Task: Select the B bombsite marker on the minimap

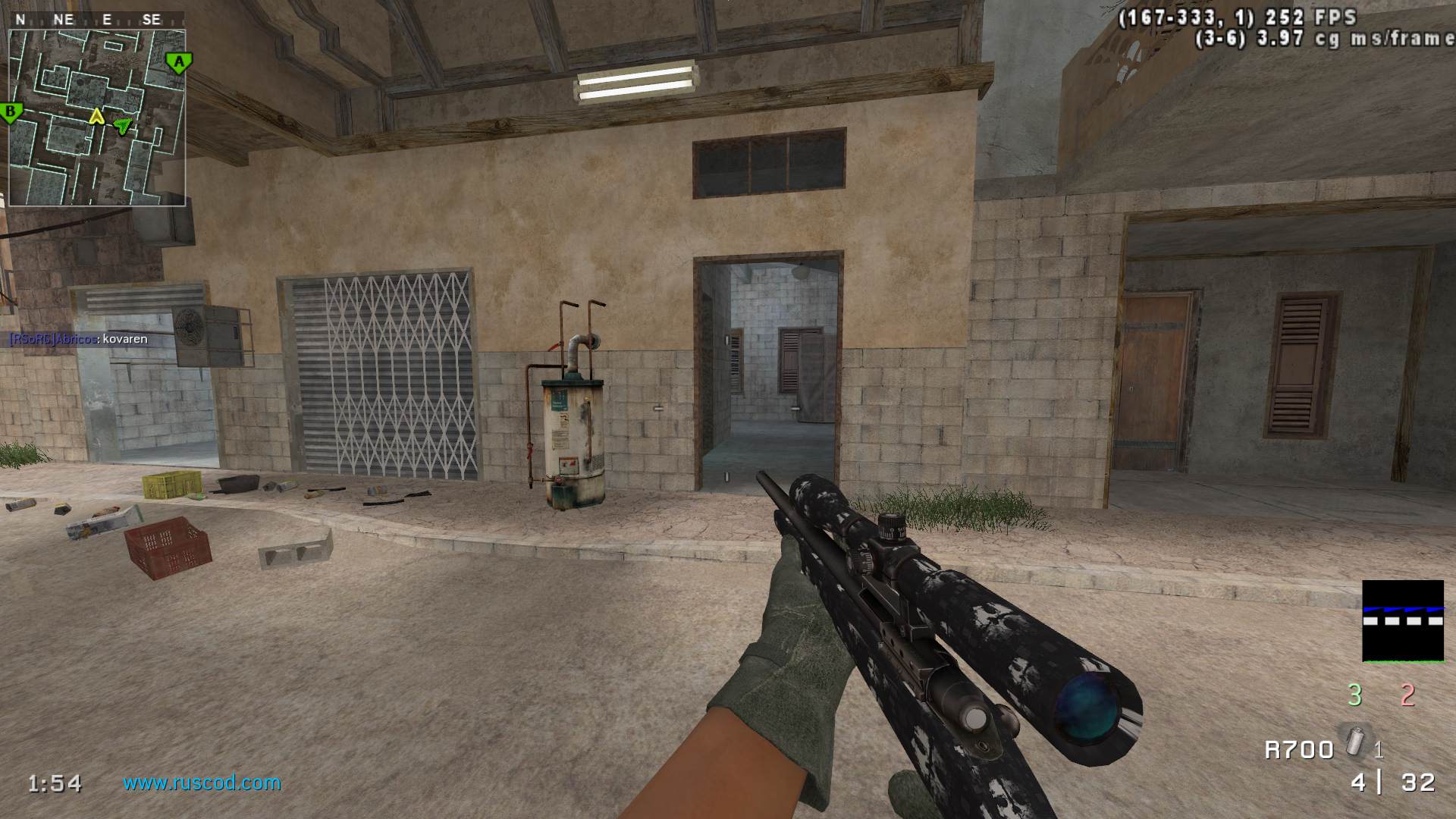Action: pyautogui.click(x=11, y=114)
